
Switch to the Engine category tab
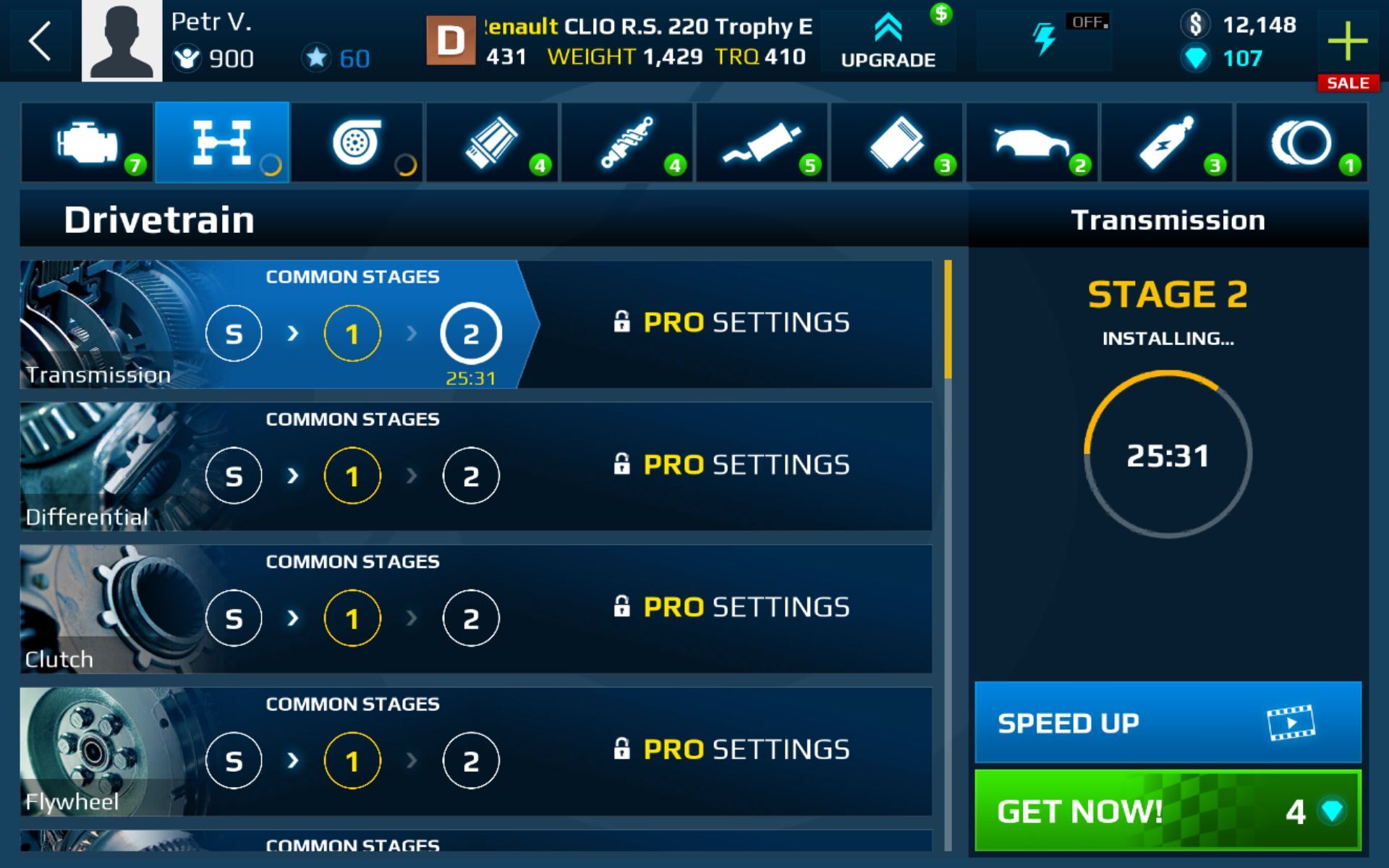(88, 142)
